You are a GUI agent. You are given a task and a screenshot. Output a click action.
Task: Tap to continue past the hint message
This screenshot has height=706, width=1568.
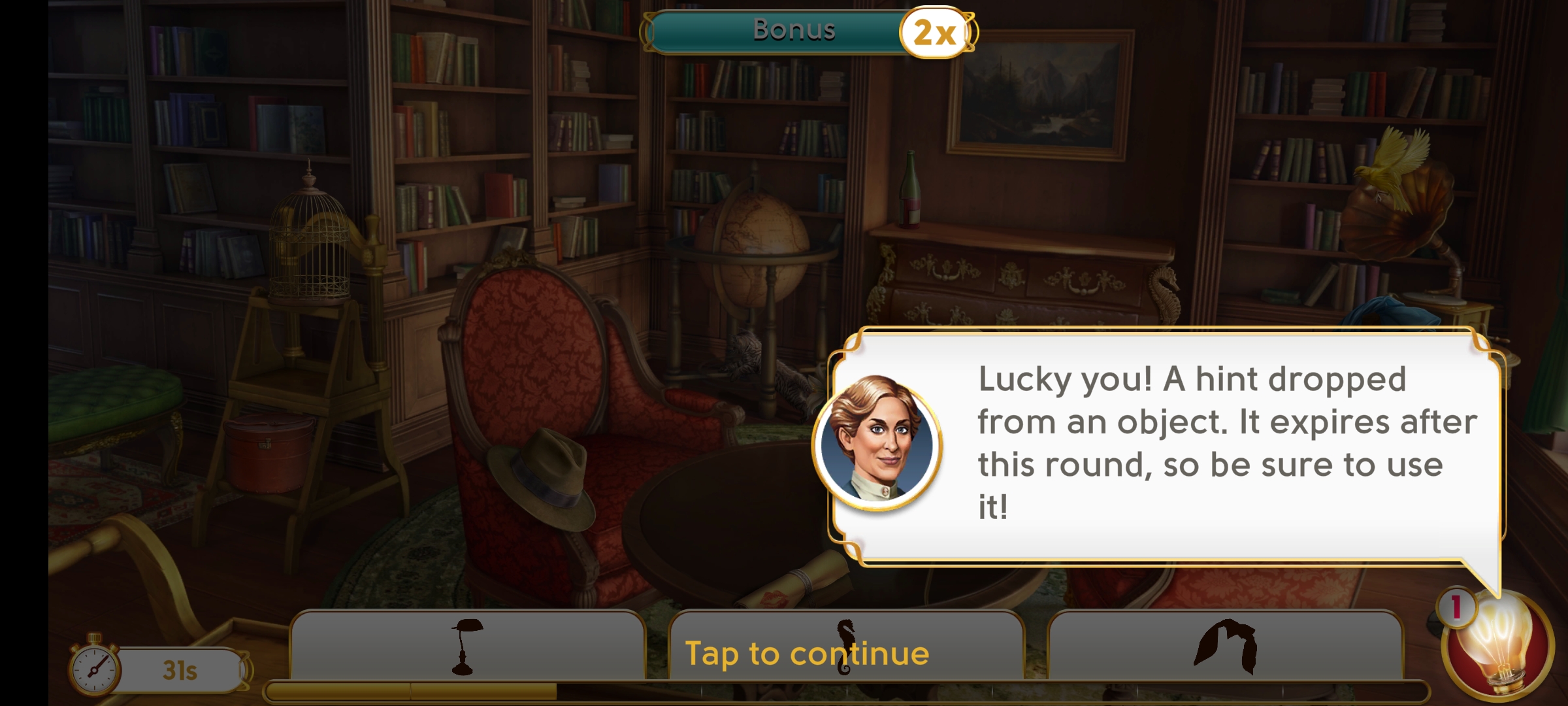[806, 653]
